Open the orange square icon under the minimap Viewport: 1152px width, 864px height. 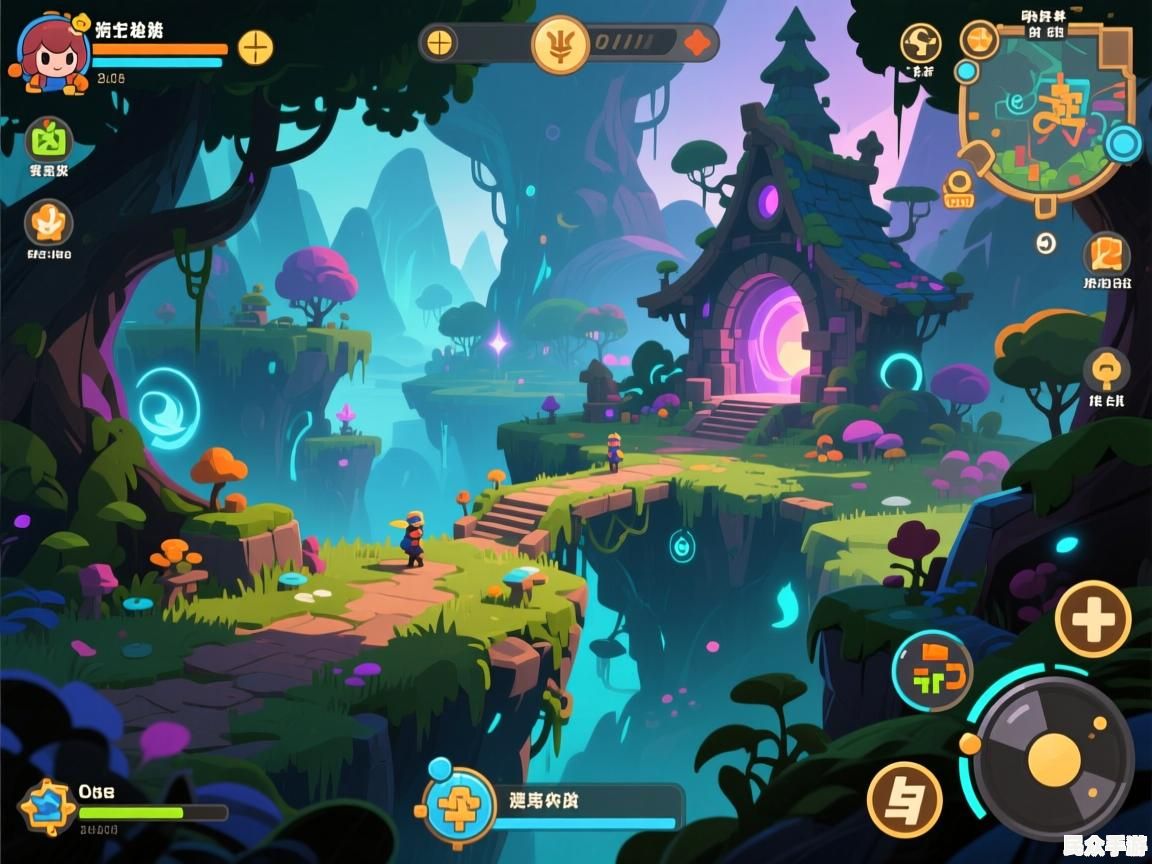tap(1107, 253)
